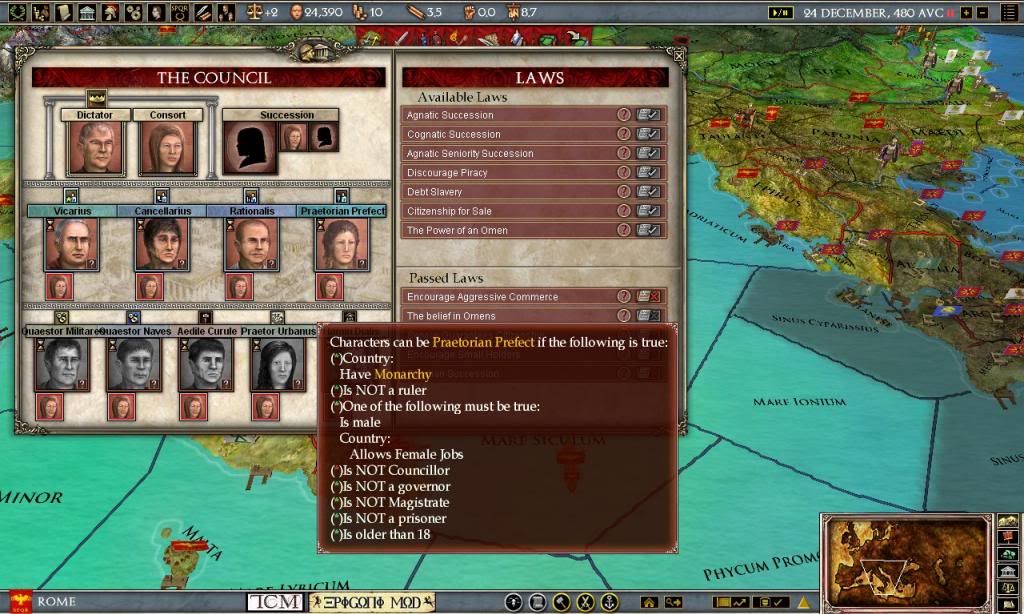
Task: Enact the Debt Slavery law
Action: 648,192
